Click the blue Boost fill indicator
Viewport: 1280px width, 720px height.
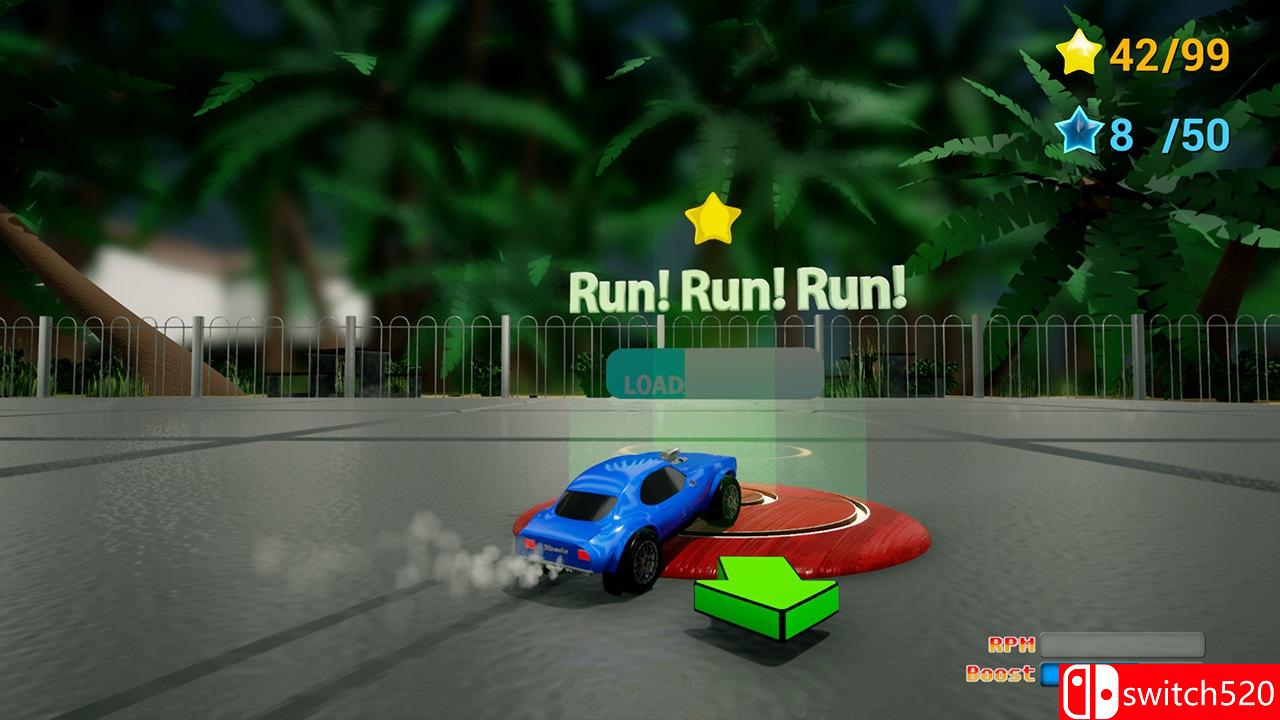pyautogui.click(x=1051, y=676)
